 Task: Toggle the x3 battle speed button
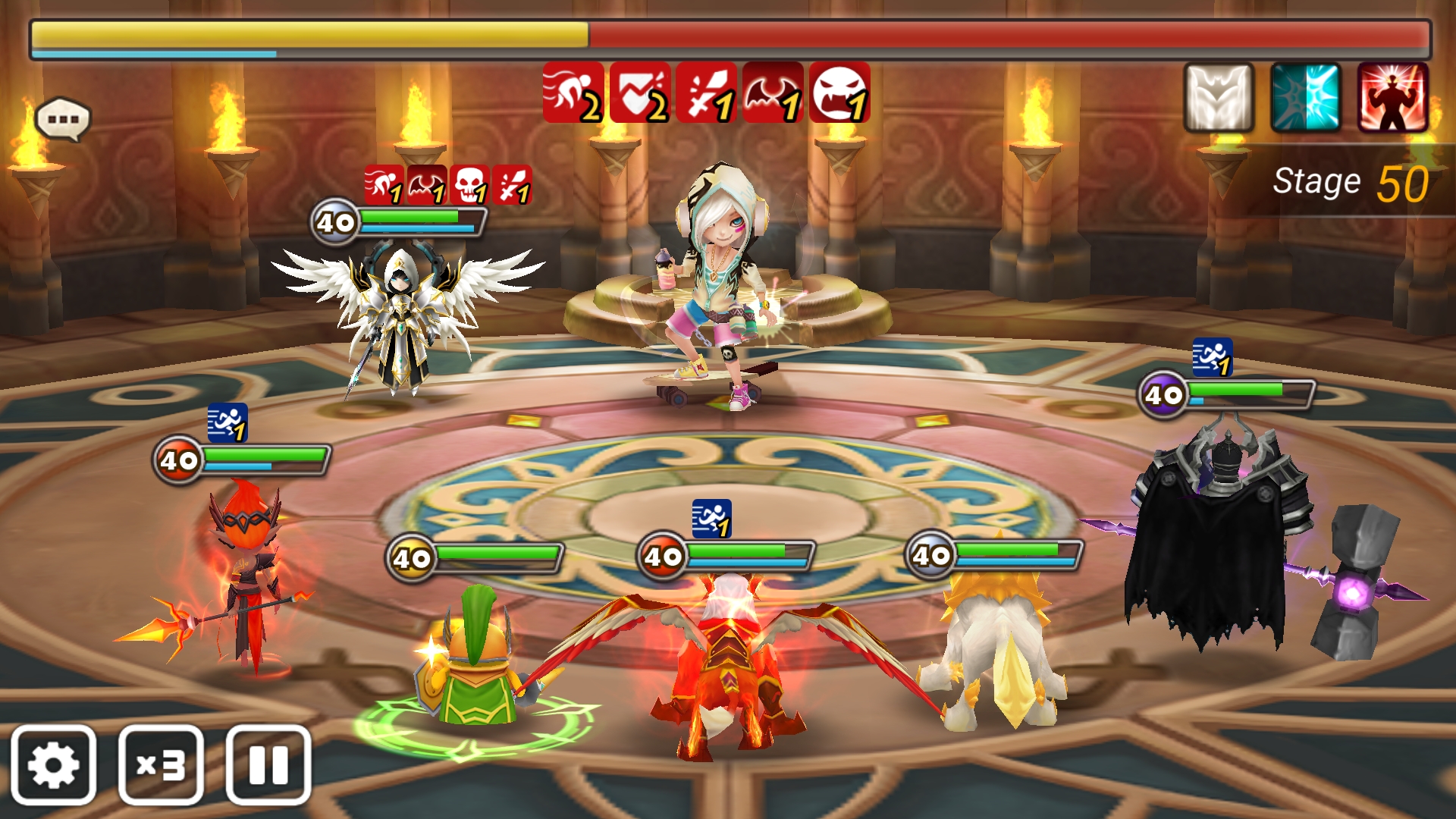[x=161, y=765]
